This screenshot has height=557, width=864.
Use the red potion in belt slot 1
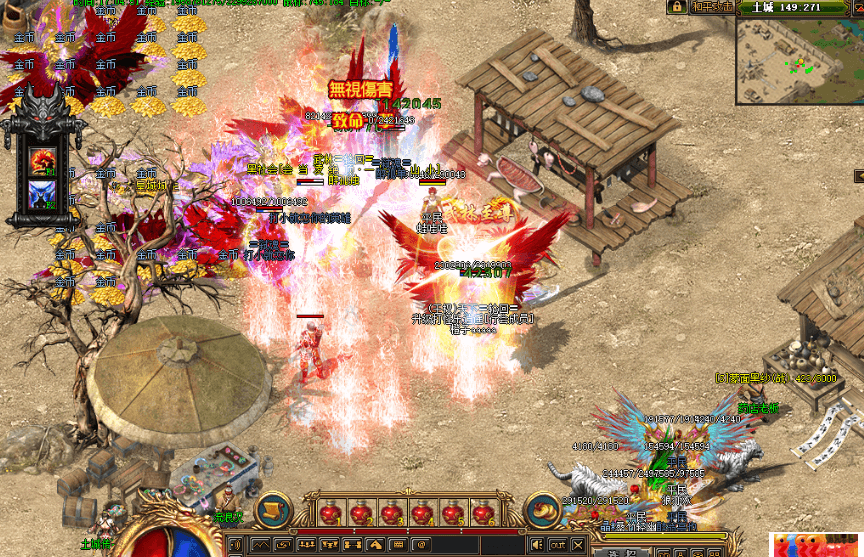tap(329, 513)
